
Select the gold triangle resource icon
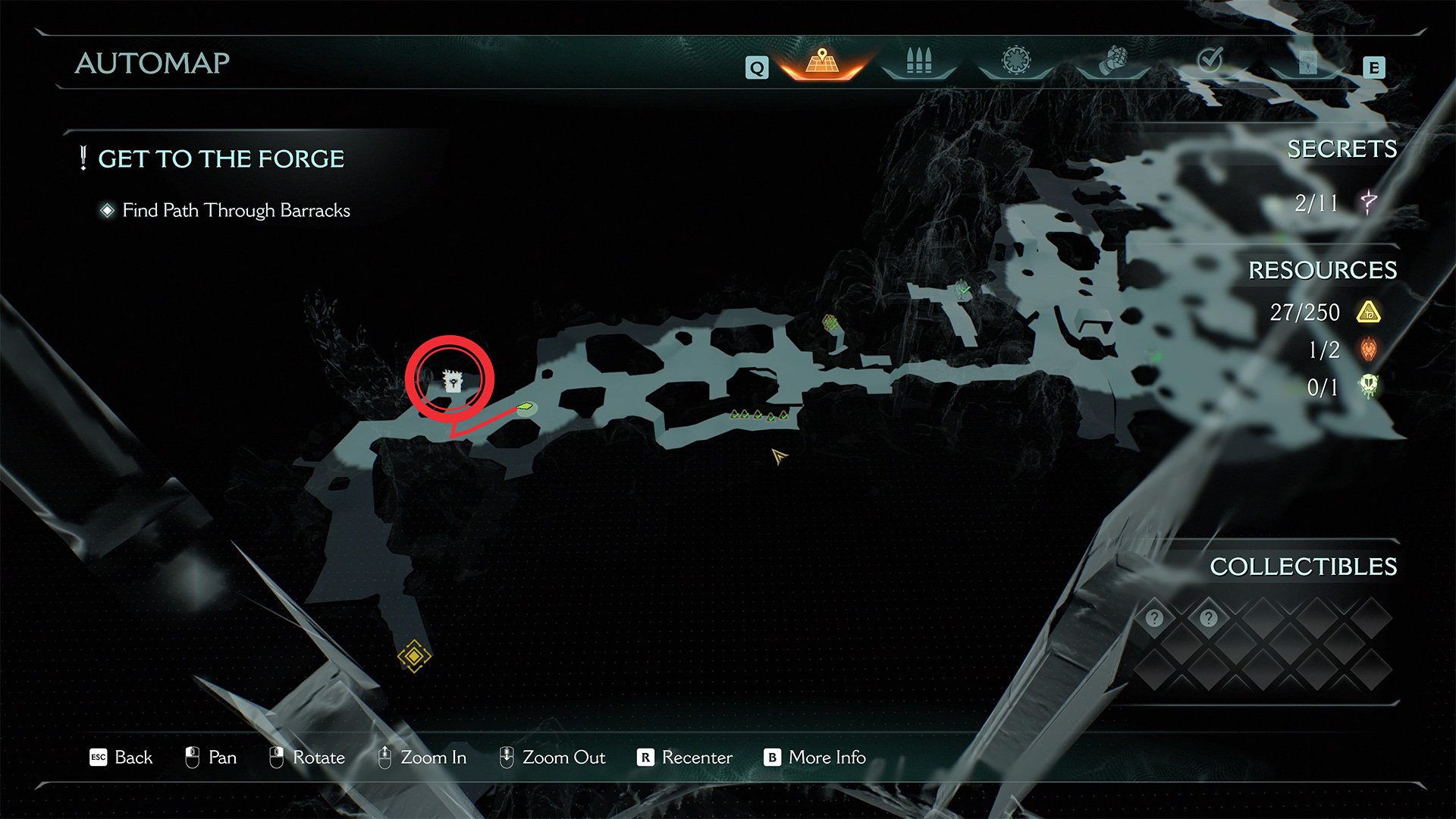pyautogui.click(x=1369, y=312)
